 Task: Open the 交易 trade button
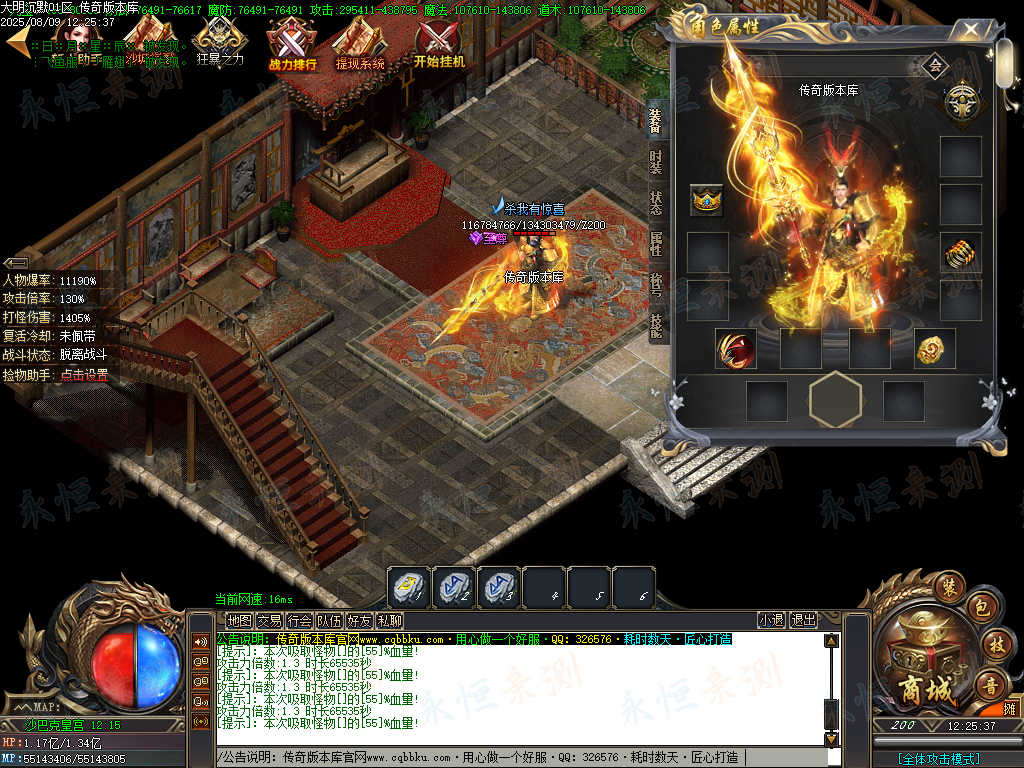270,621
